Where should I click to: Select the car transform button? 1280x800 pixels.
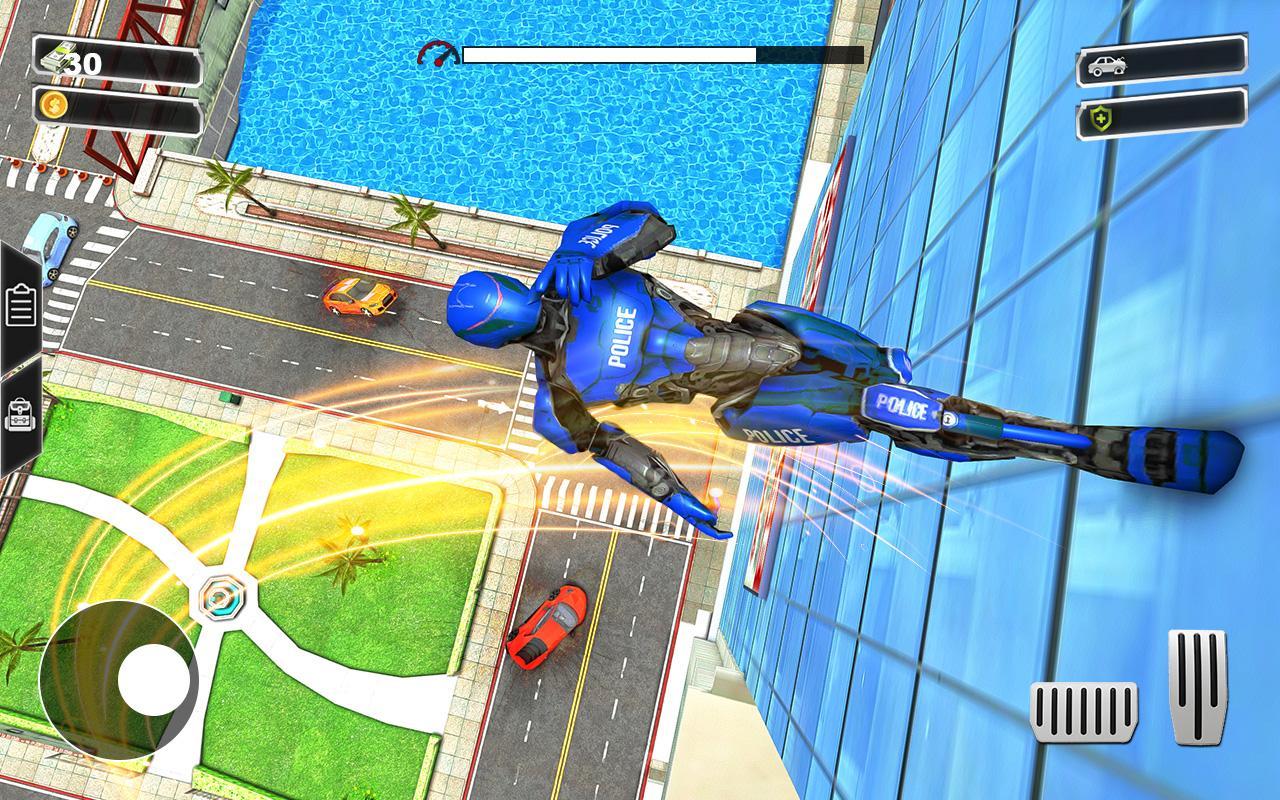tap(1161, 65)
